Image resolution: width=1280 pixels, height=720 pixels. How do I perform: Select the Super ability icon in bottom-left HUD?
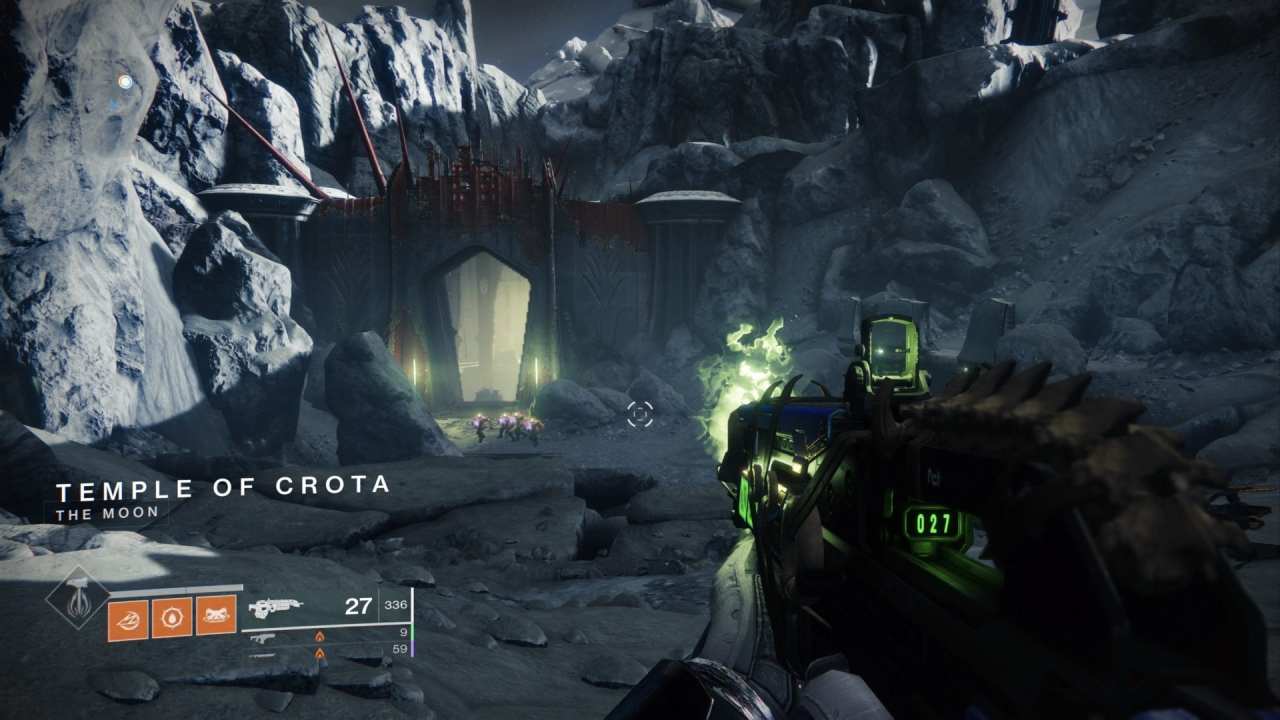coord(77,606)
